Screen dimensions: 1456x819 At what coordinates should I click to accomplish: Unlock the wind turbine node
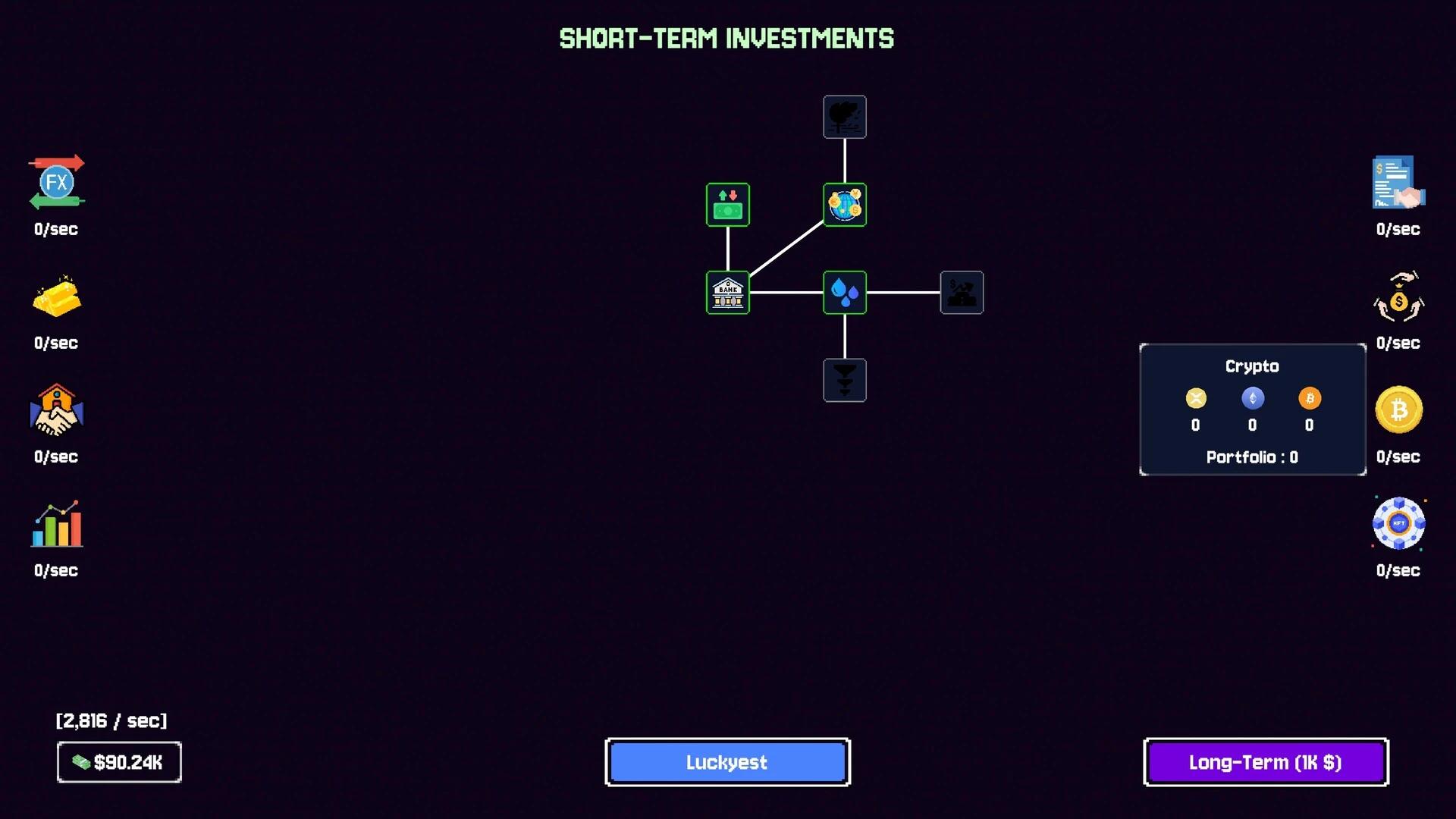tap(844, 117)
